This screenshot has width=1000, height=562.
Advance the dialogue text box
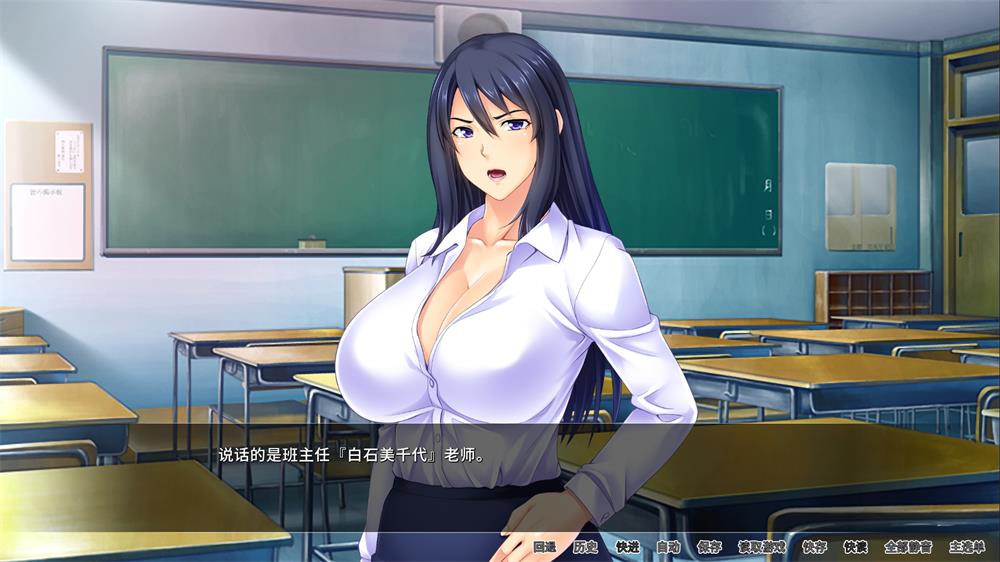(x=500, y=470)
